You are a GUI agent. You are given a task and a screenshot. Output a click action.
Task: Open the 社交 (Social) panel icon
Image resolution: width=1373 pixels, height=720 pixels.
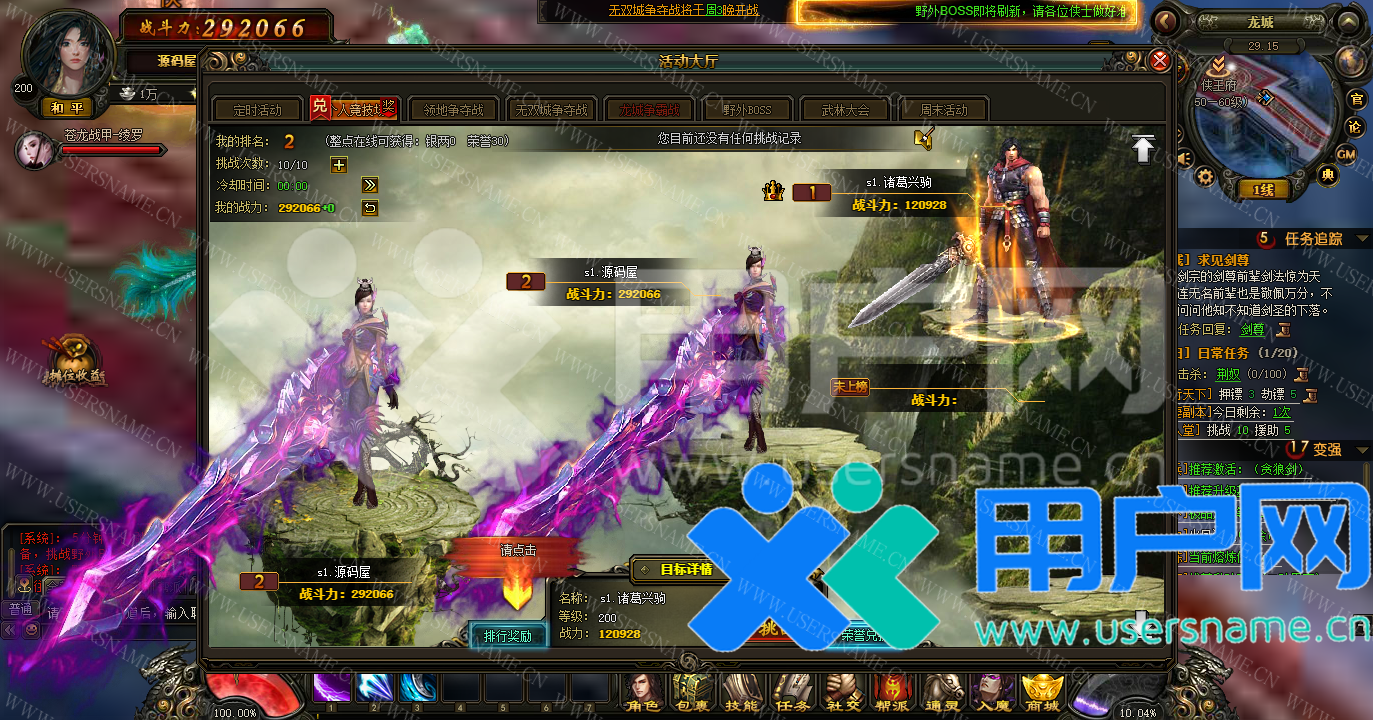click(x=843, y=690)
